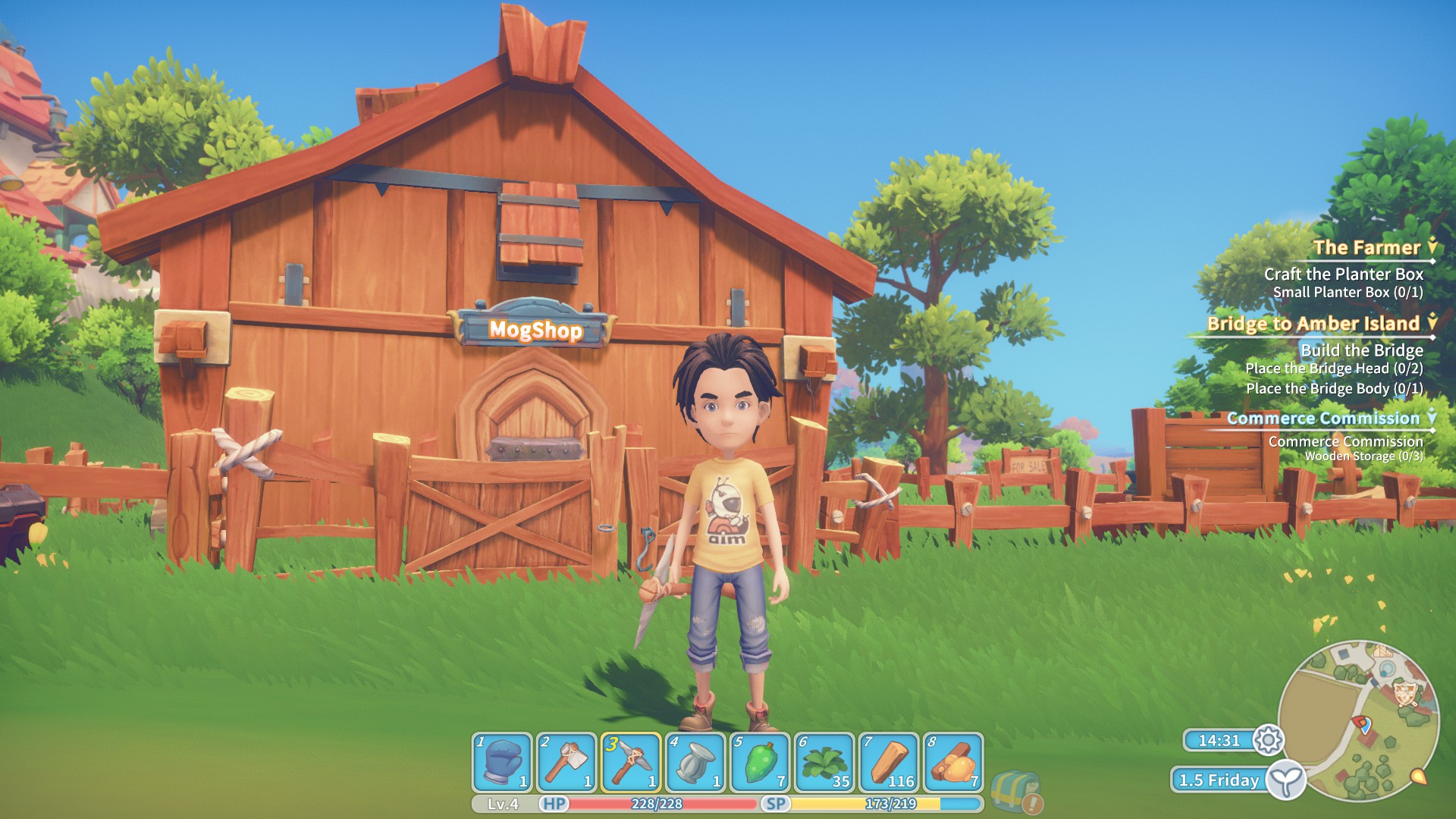Click the shield emblem marker on minimap
The width and height of the screenshot is (1456, 819).
tap(1406, 692)
